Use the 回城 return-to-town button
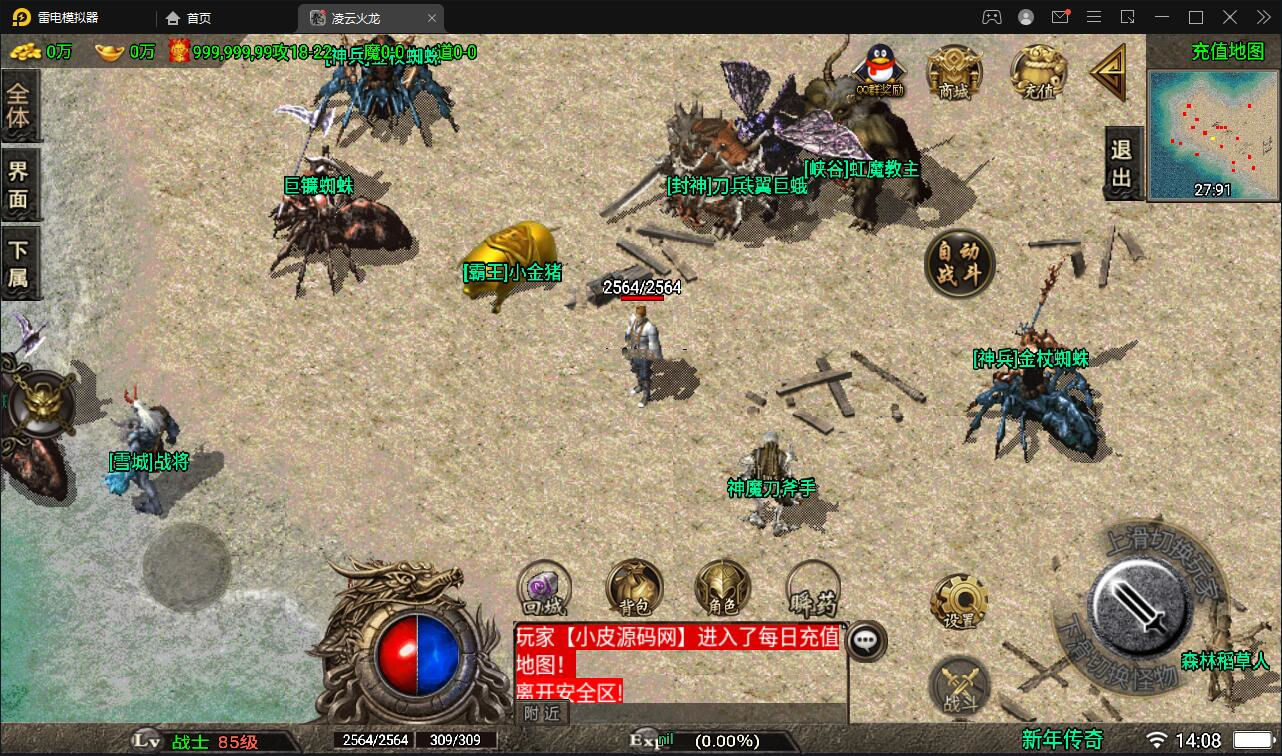1282x756 pixels. point(544,588)
